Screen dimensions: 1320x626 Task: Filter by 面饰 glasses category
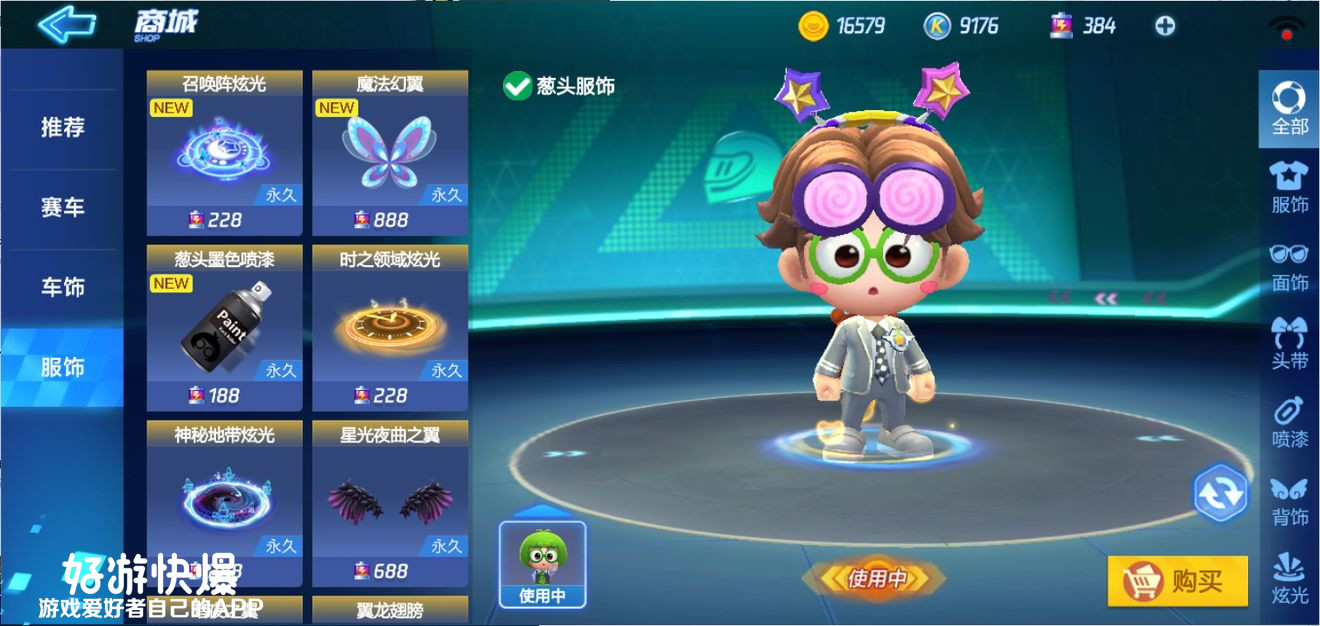tap(1289, 265)
